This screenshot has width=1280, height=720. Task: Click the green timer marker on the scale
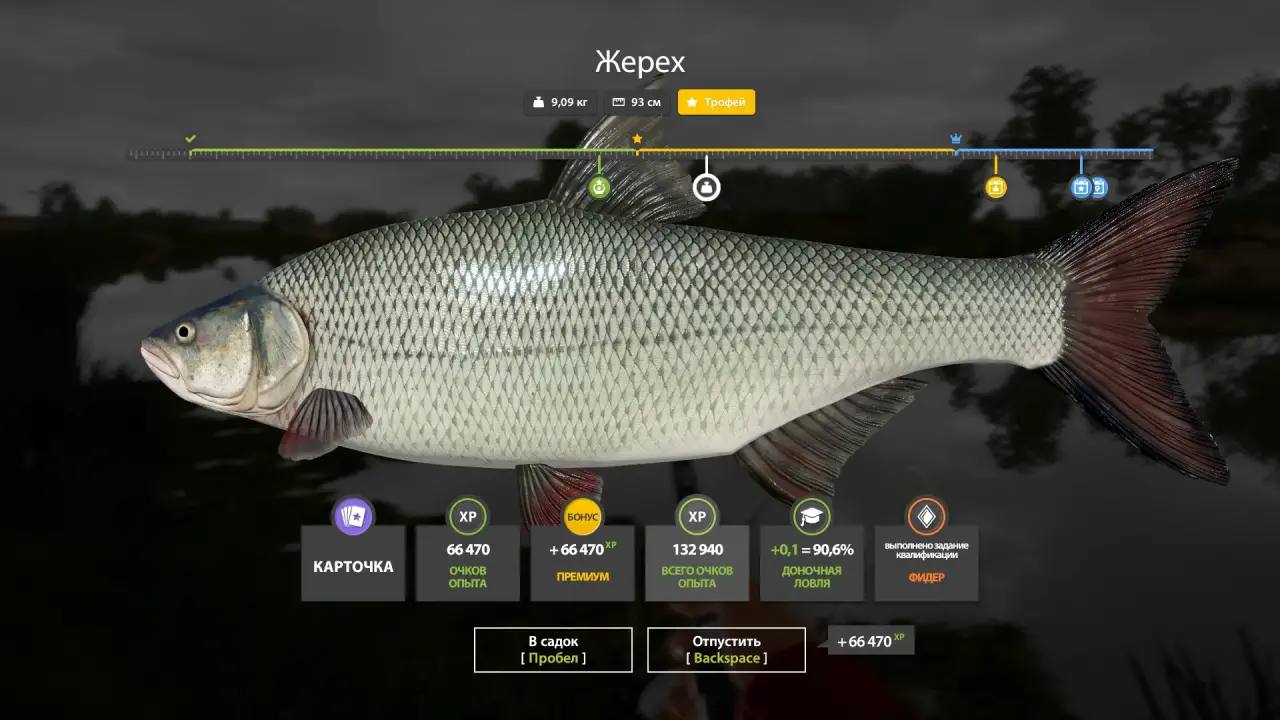(x=598, y=187)
